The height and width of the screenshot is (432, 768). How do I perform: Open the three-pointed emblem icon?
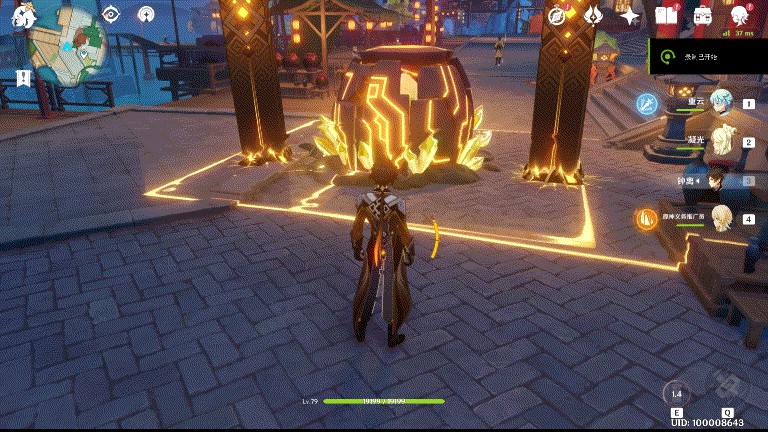click(x=593, y=16)
